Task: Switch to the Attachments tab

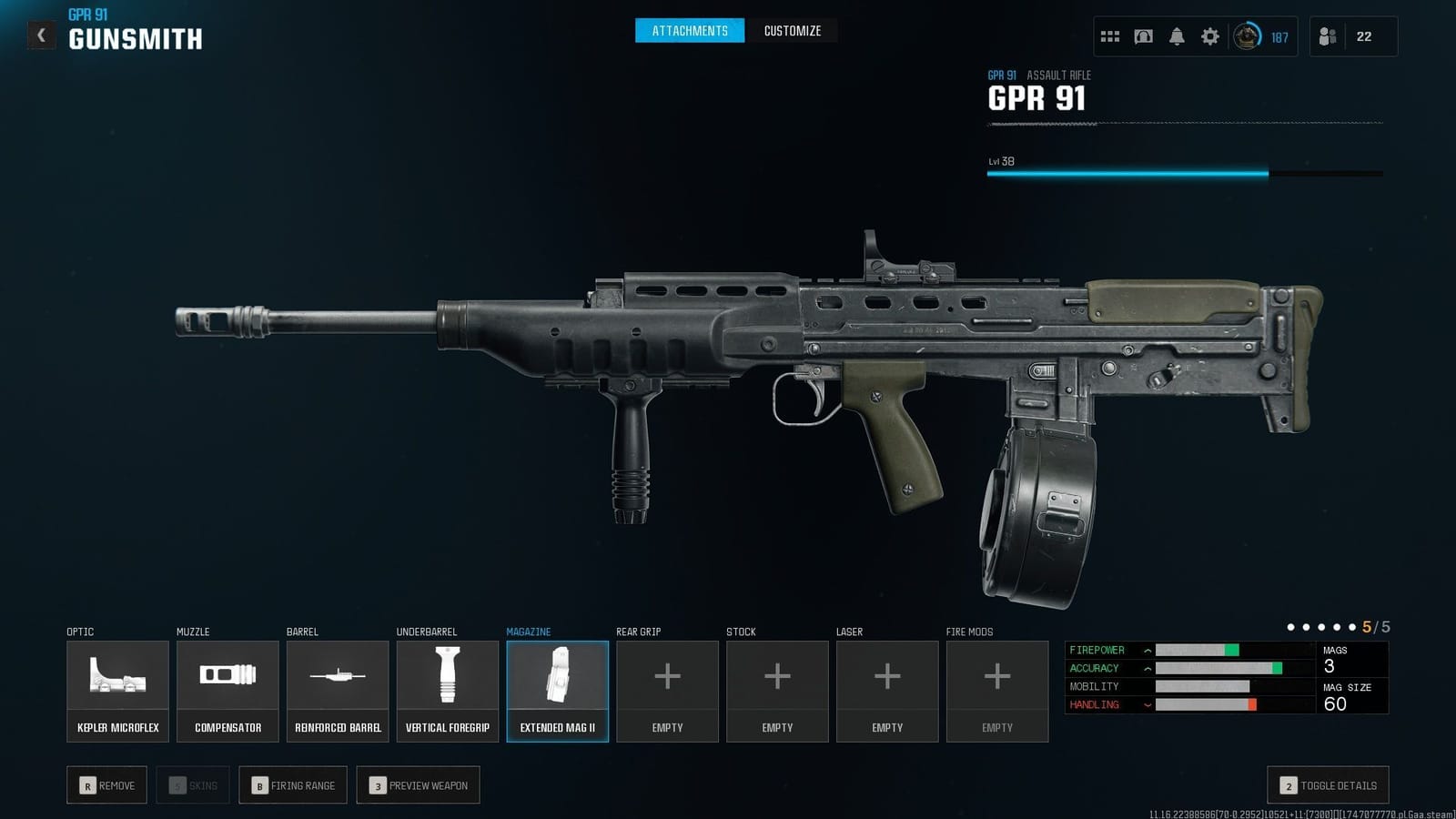Action: click(689, 30)
